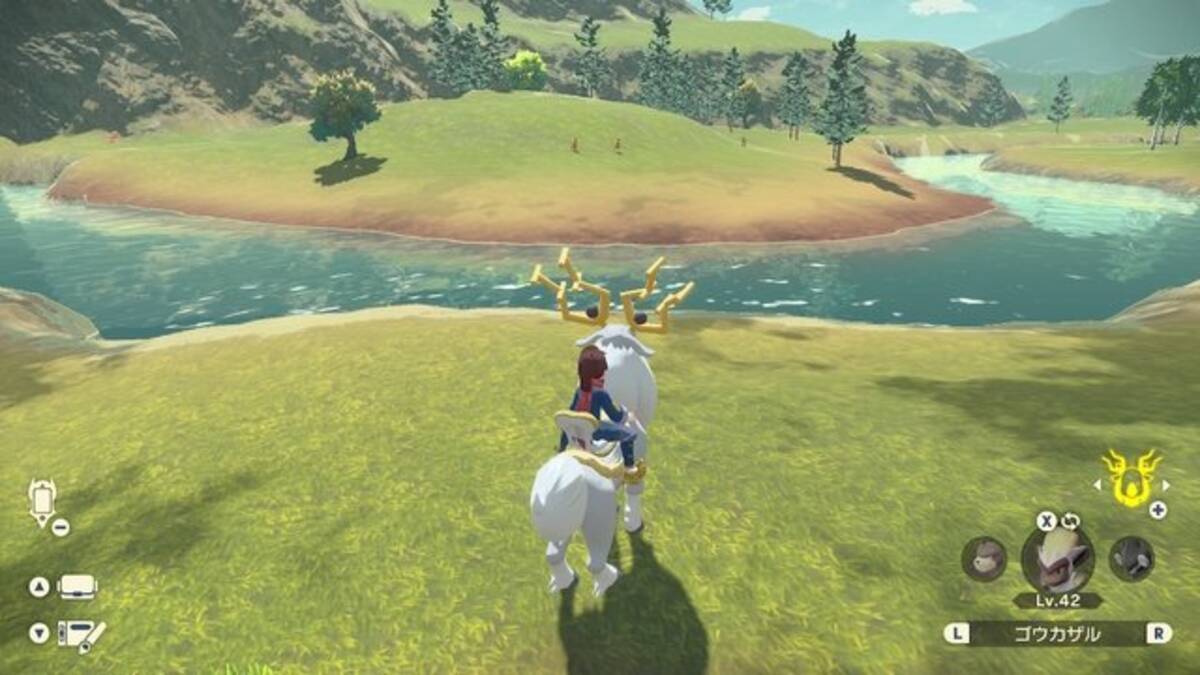Screen dimensions: 1200x675
Task: Open the Pokédex notebook with pen icon
Action: pos(80,633)
